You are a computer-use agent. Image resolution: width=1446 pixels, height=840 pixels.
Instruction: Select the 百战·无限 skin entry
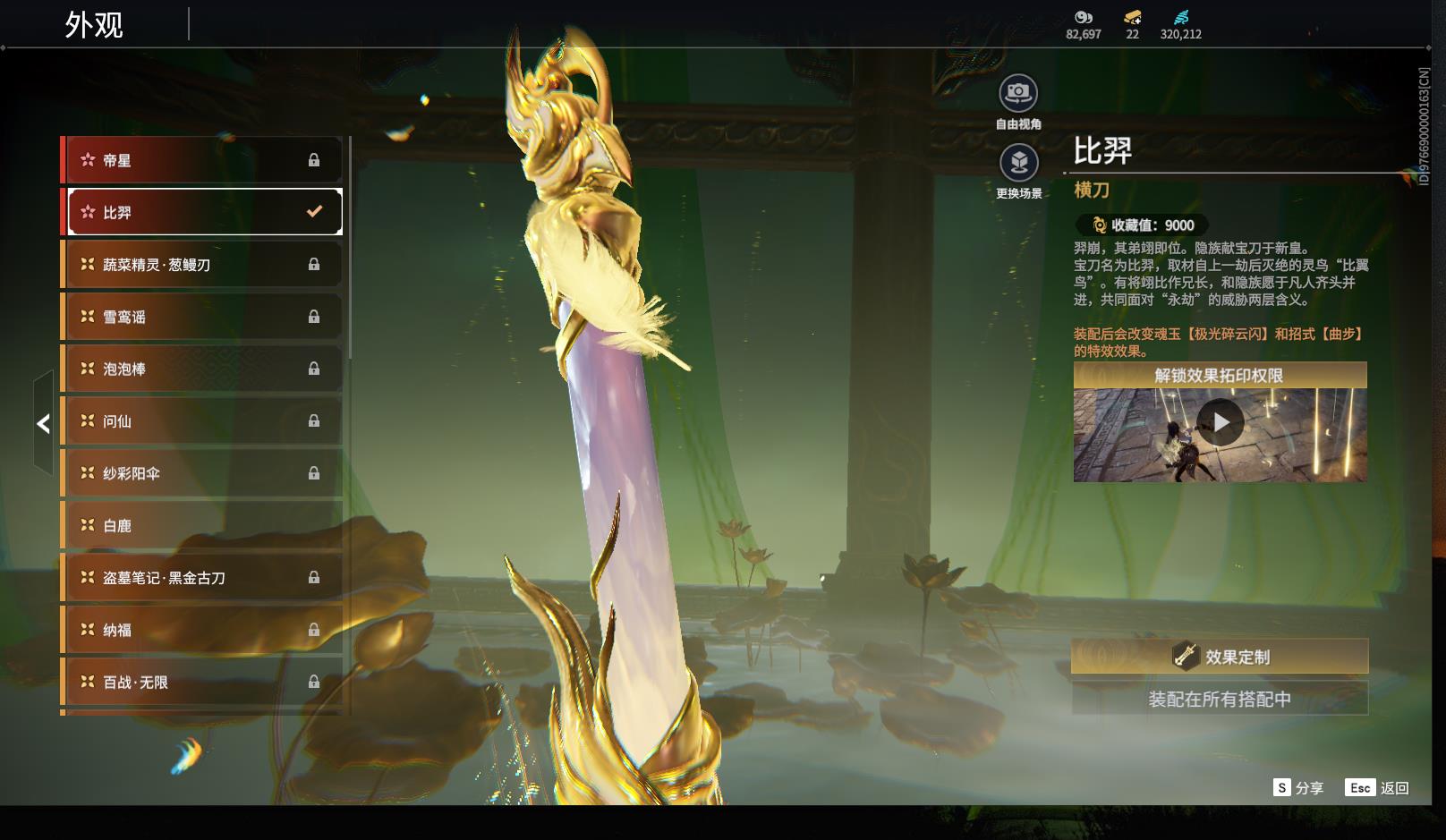pos(204,682)
